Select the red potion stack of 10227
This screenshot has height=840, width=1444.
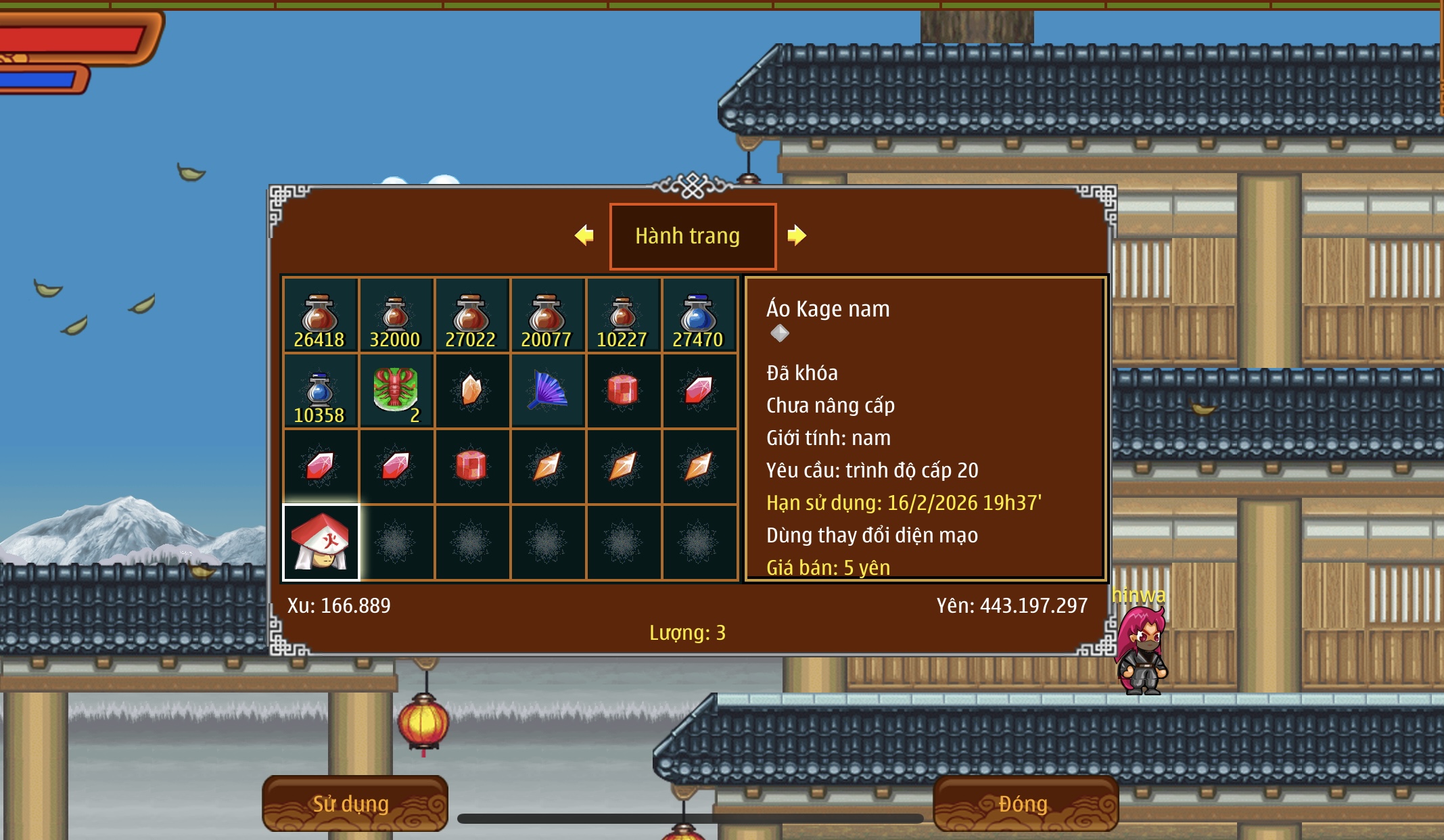tap(623, 315)
